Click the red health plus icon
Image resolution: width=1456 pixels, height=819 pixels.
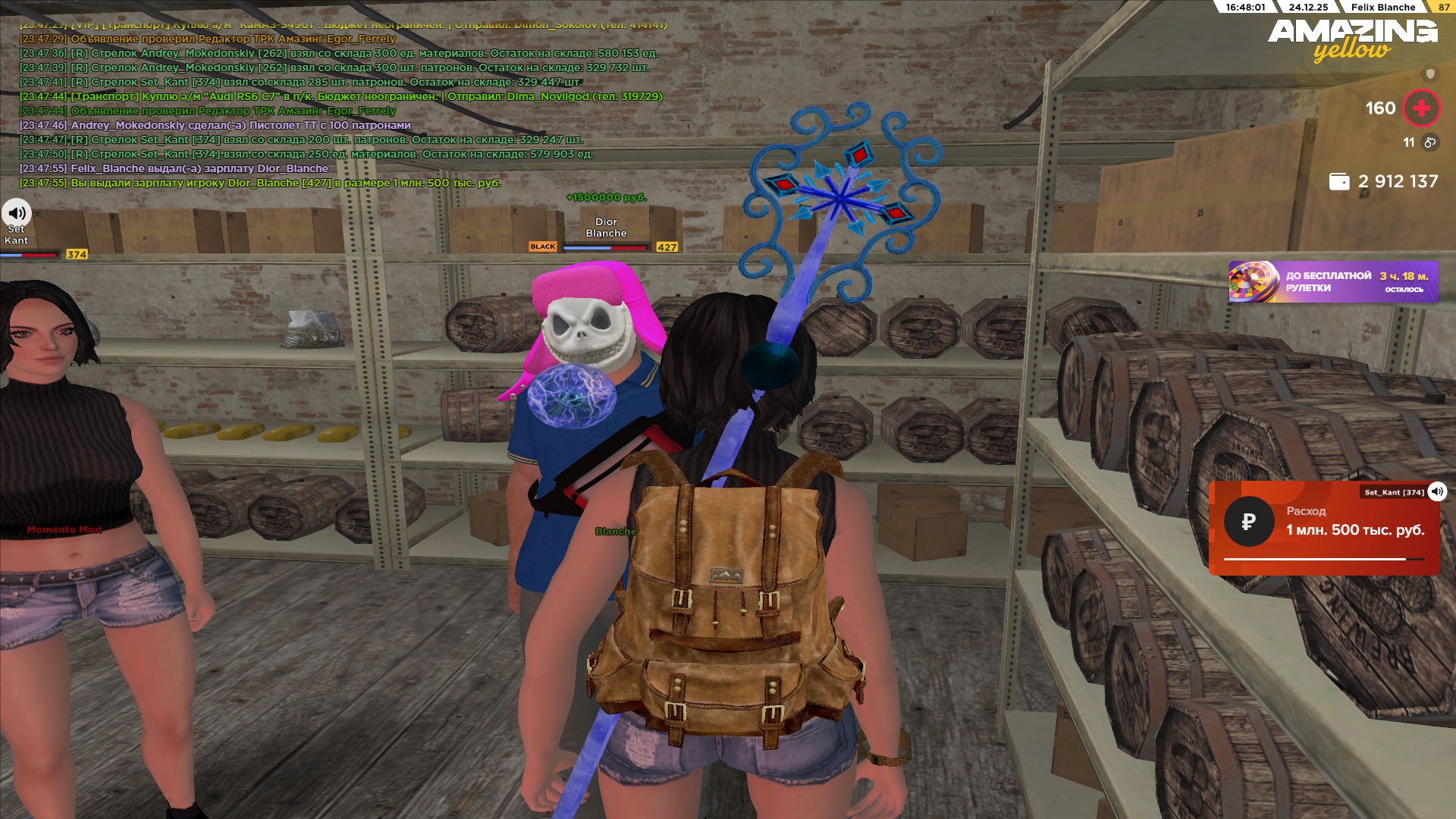coord(1421,108)
